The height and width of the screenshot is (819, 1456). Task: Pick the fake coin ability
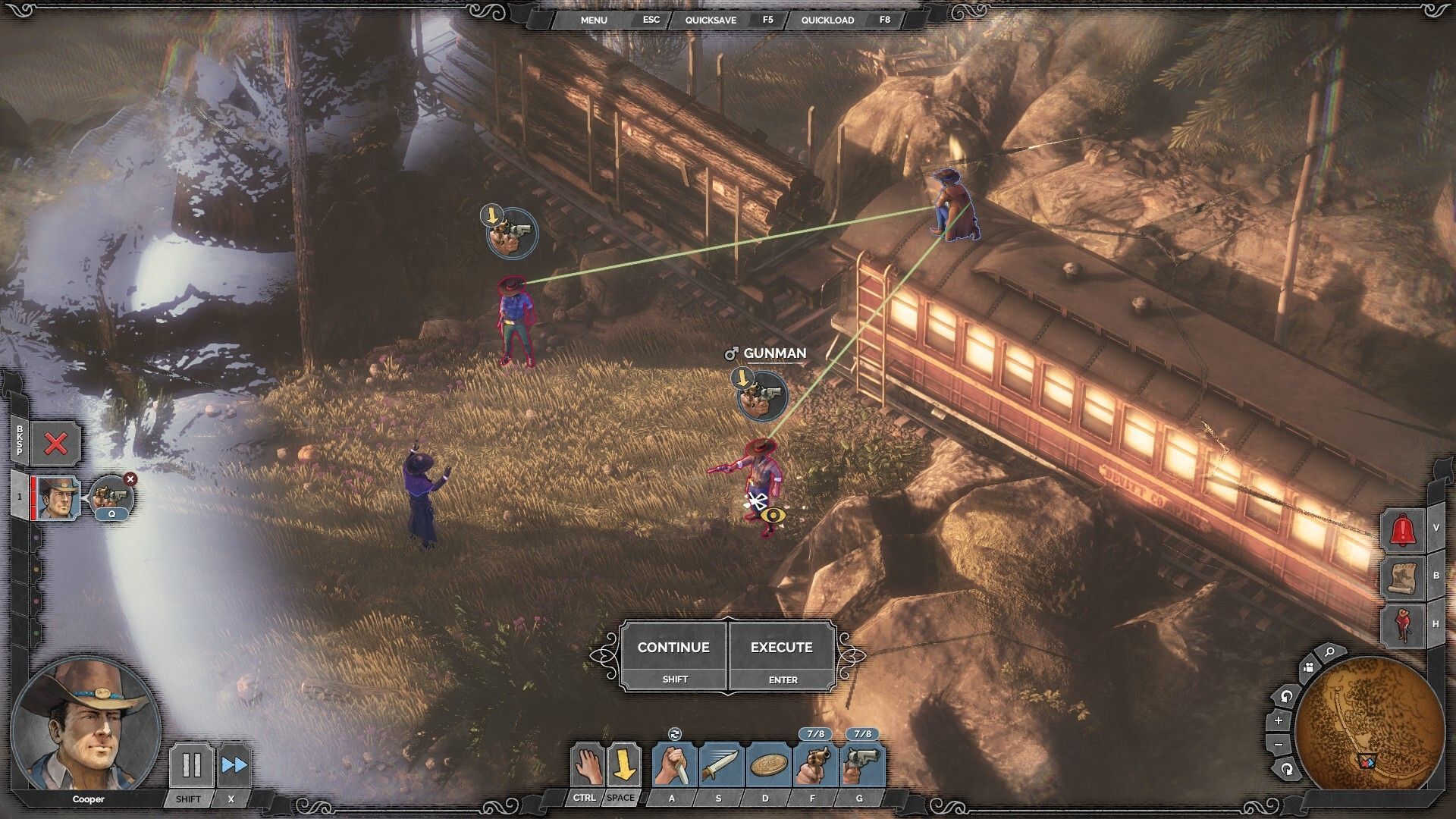click(767, 765)
